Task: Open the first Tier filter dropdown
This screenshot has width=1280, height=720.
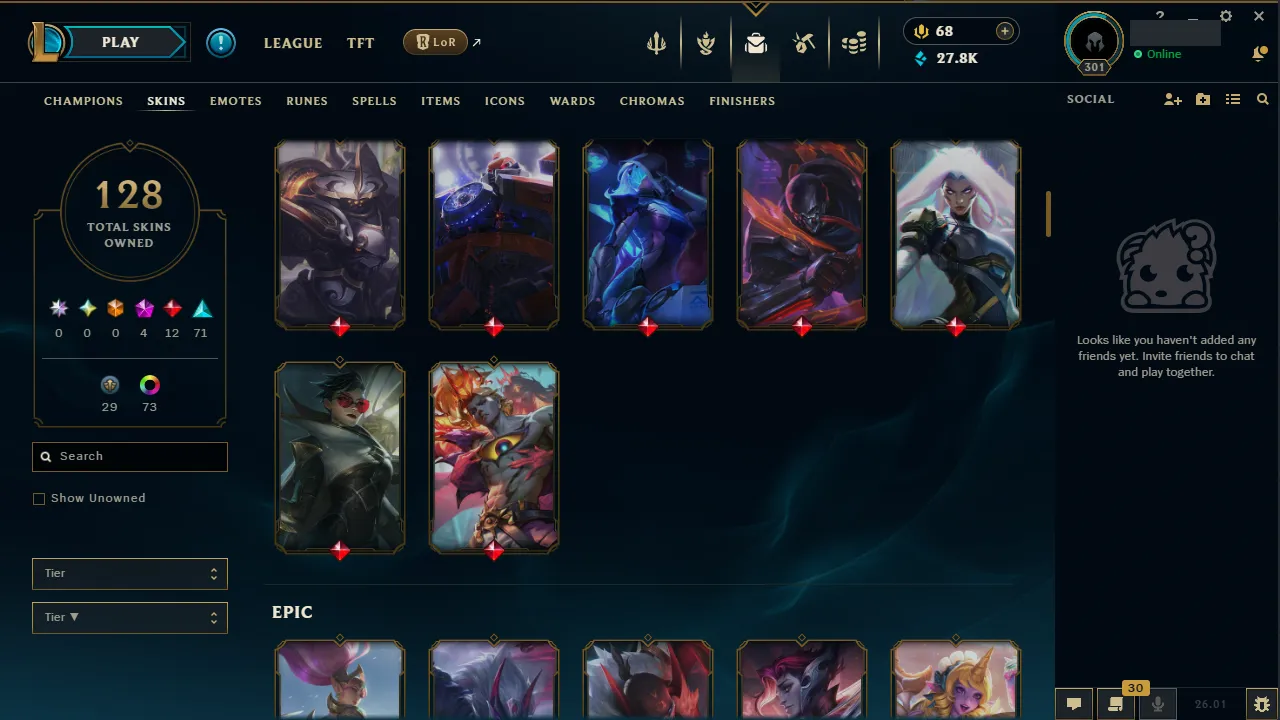Action: (129, 573)
